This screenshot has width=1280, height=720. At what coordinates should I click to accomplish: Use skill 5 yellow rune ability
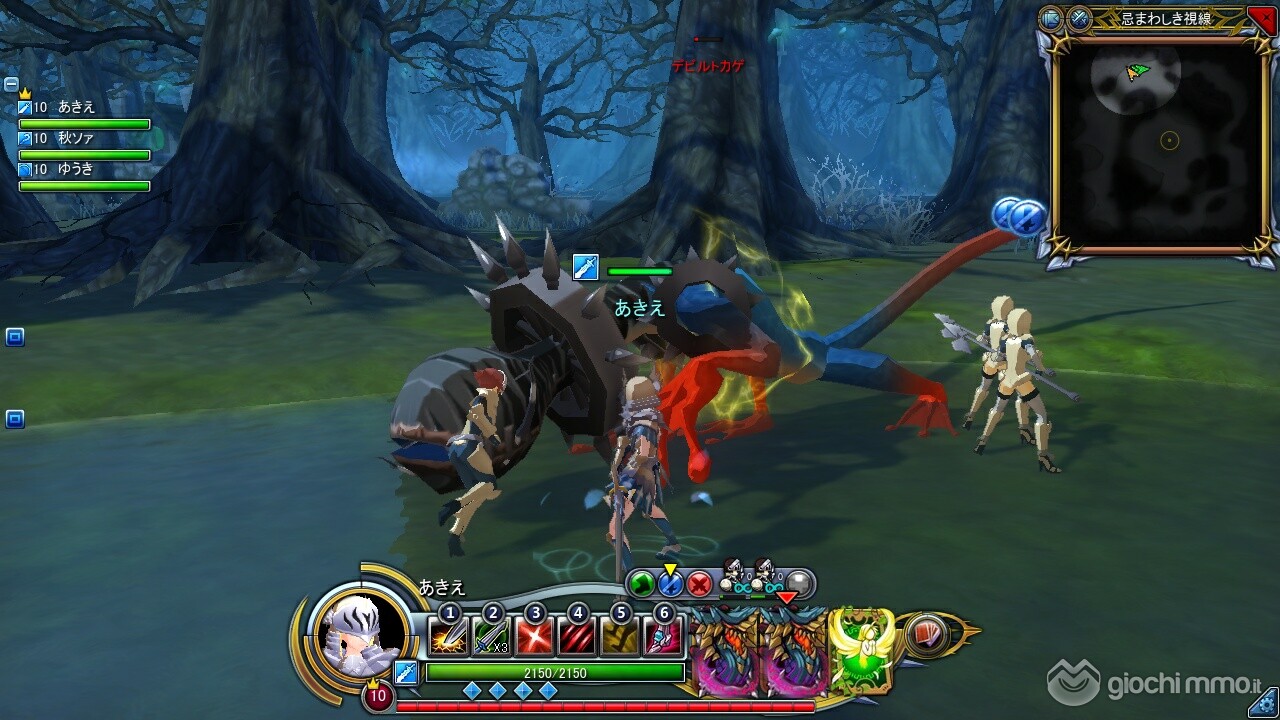tap(620, 637)
